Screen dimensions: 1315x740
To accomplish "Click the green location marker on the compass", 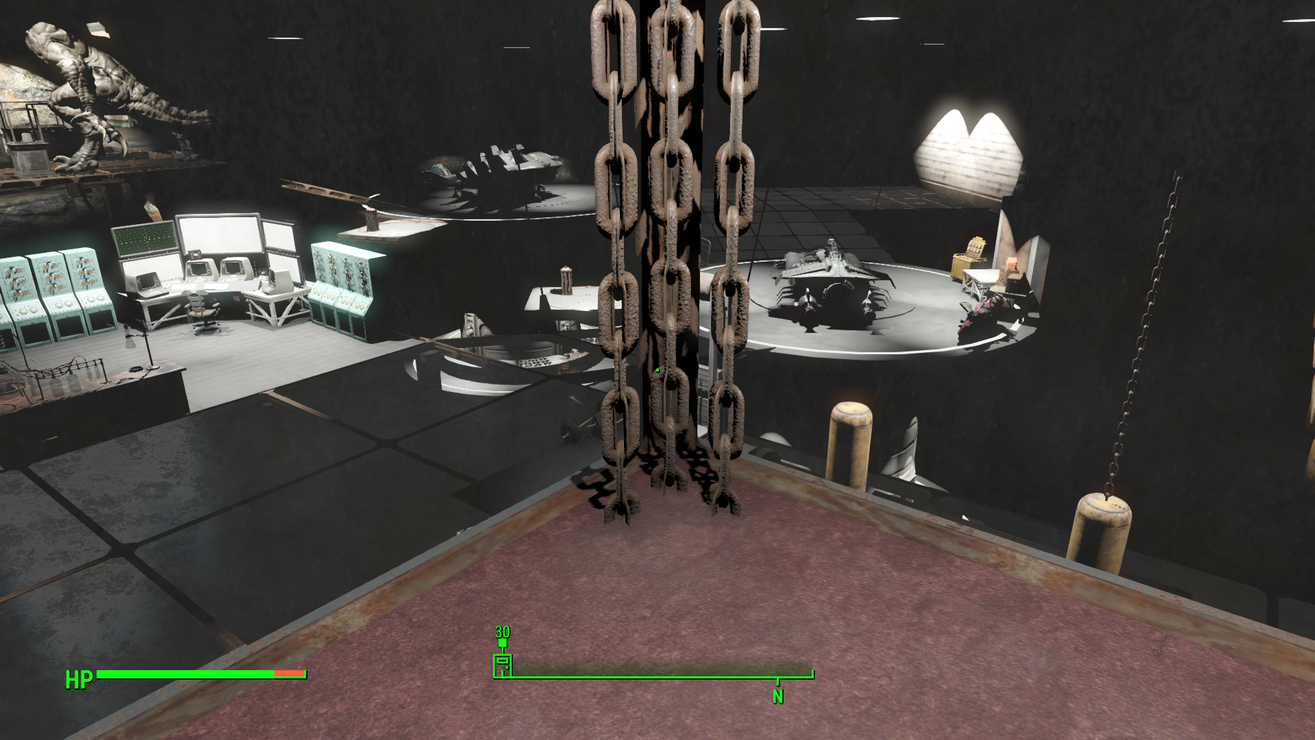I will pyautogui.click(x=503, y=663).
